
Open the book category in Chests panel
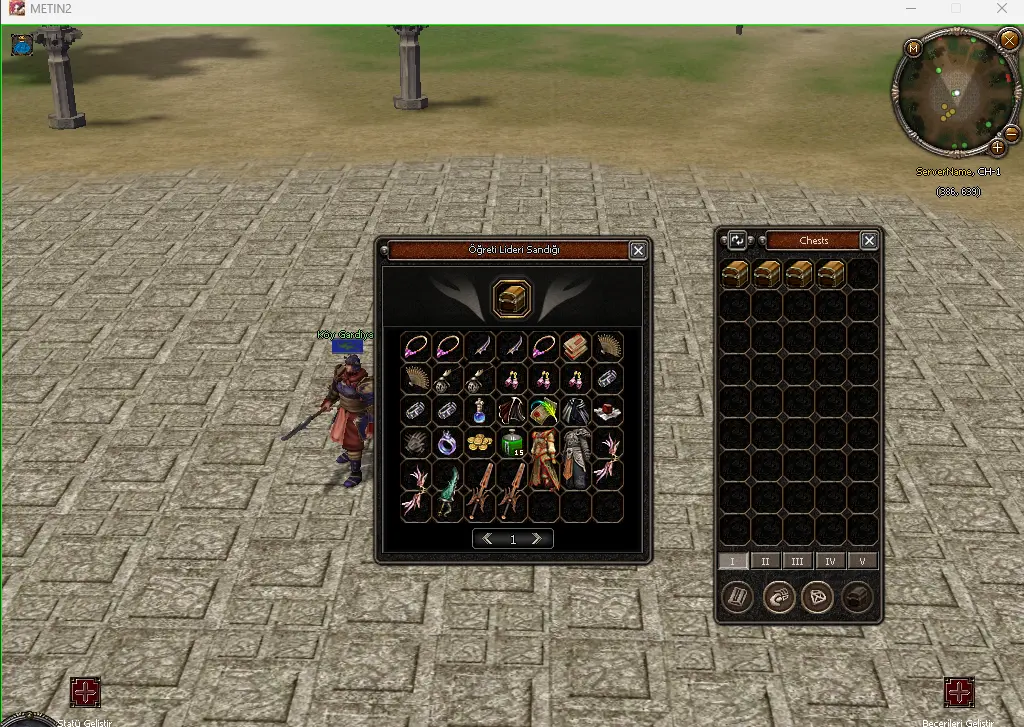click(738, 598)
